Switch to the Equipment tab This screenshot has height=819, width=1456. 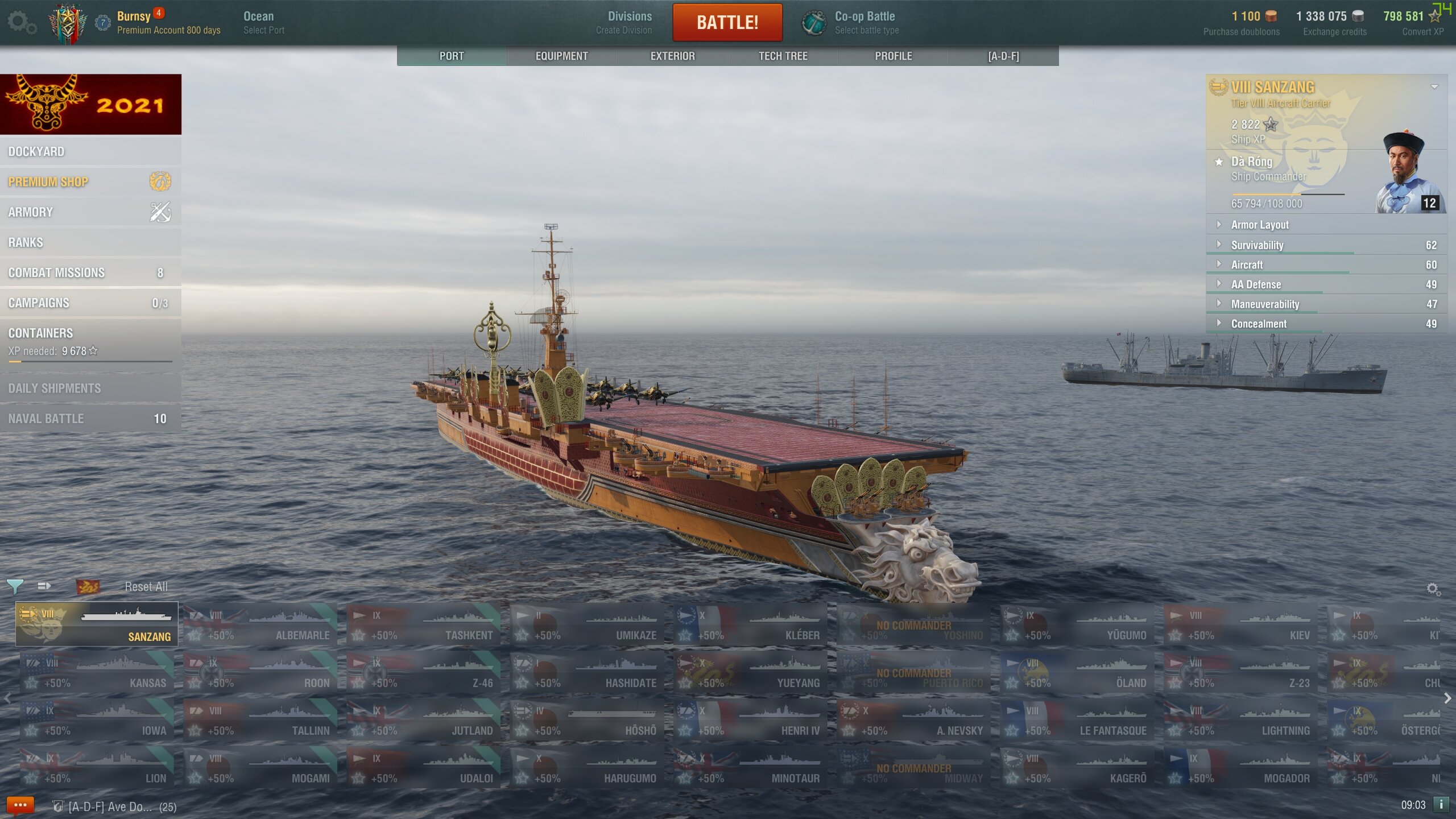click(x=561, y=56)
